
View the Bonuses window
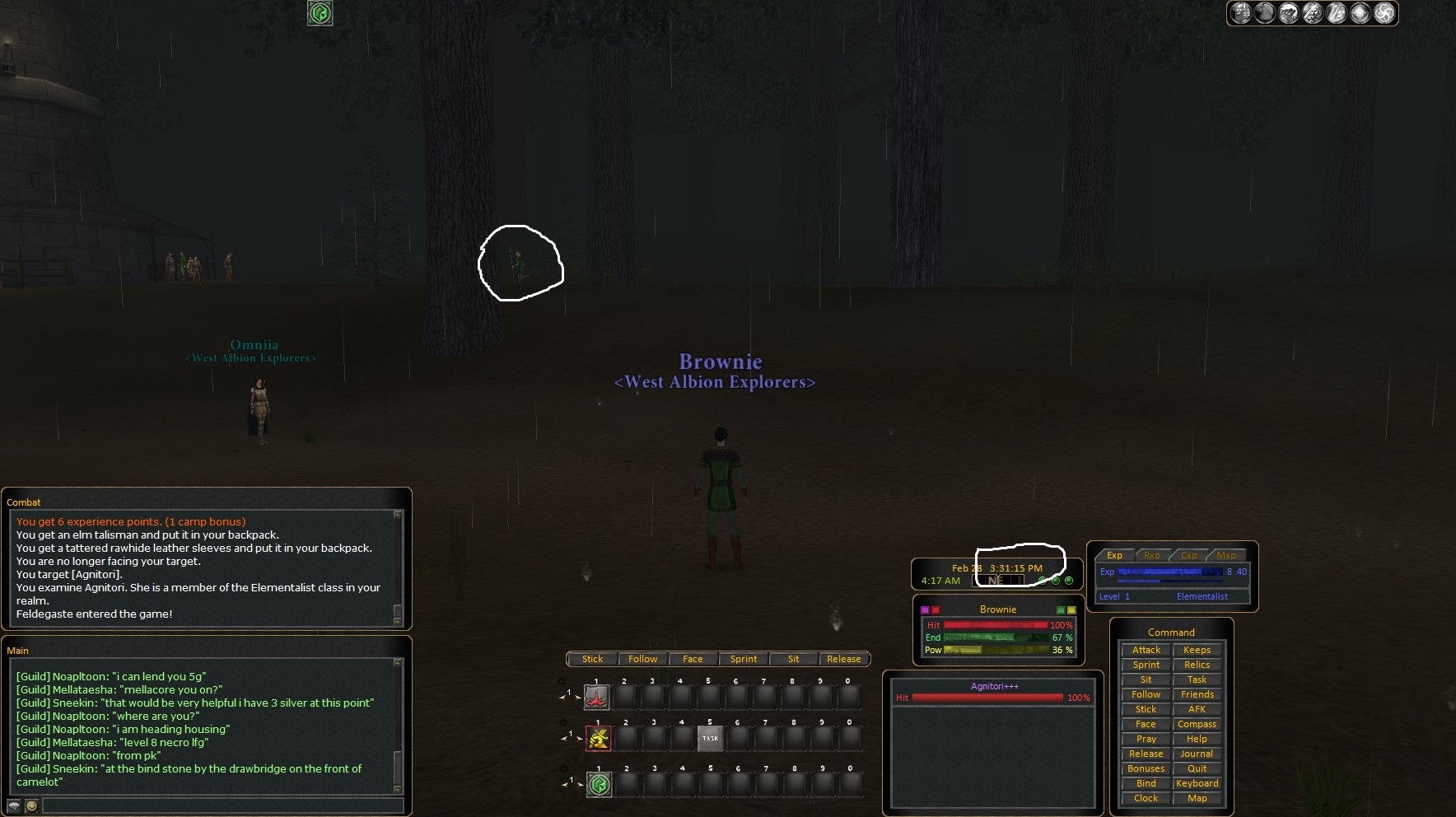1146,768
